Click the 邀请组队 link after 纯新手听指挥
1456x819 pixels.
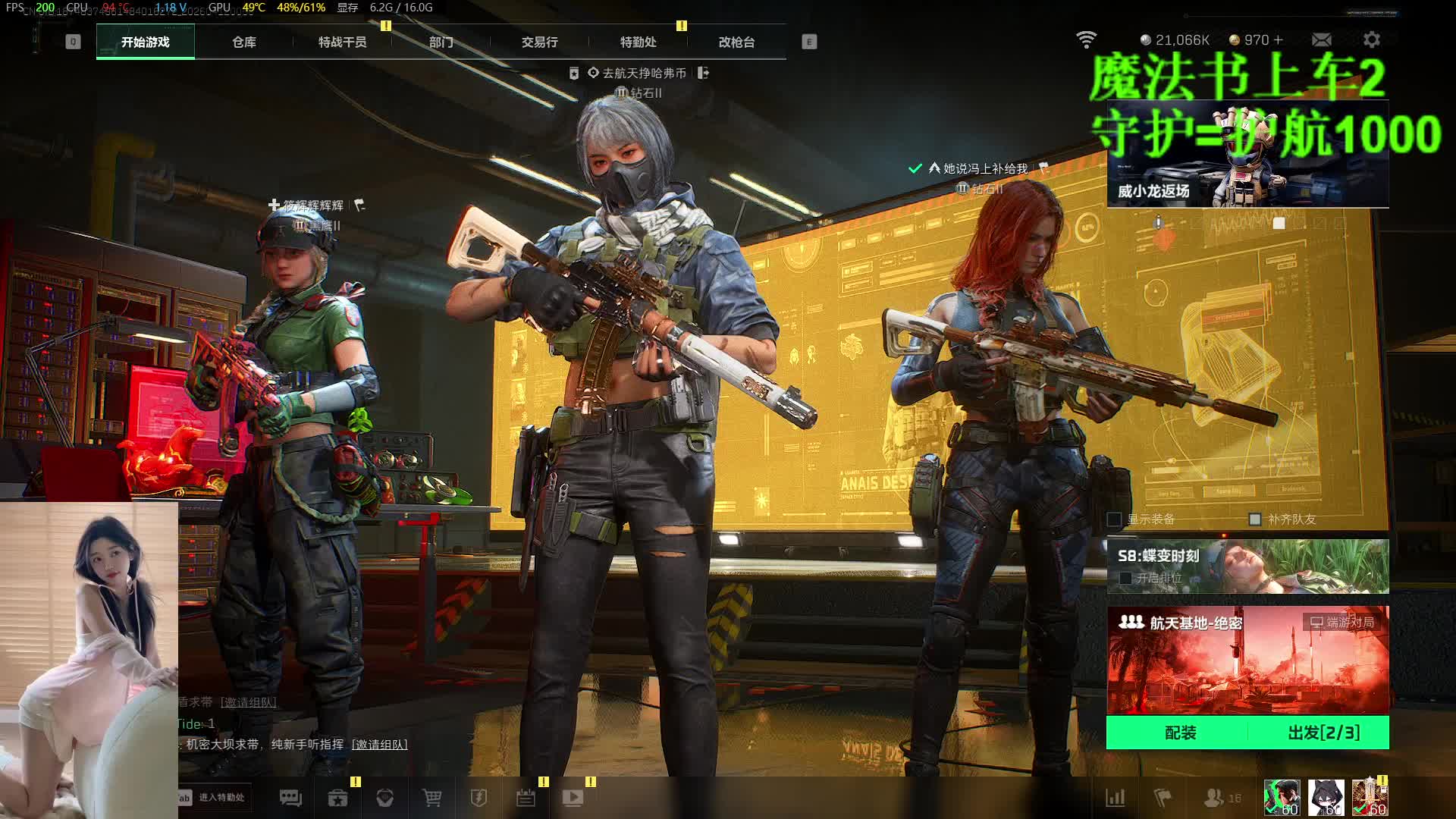pyautogui.click(x=379, y=745)
